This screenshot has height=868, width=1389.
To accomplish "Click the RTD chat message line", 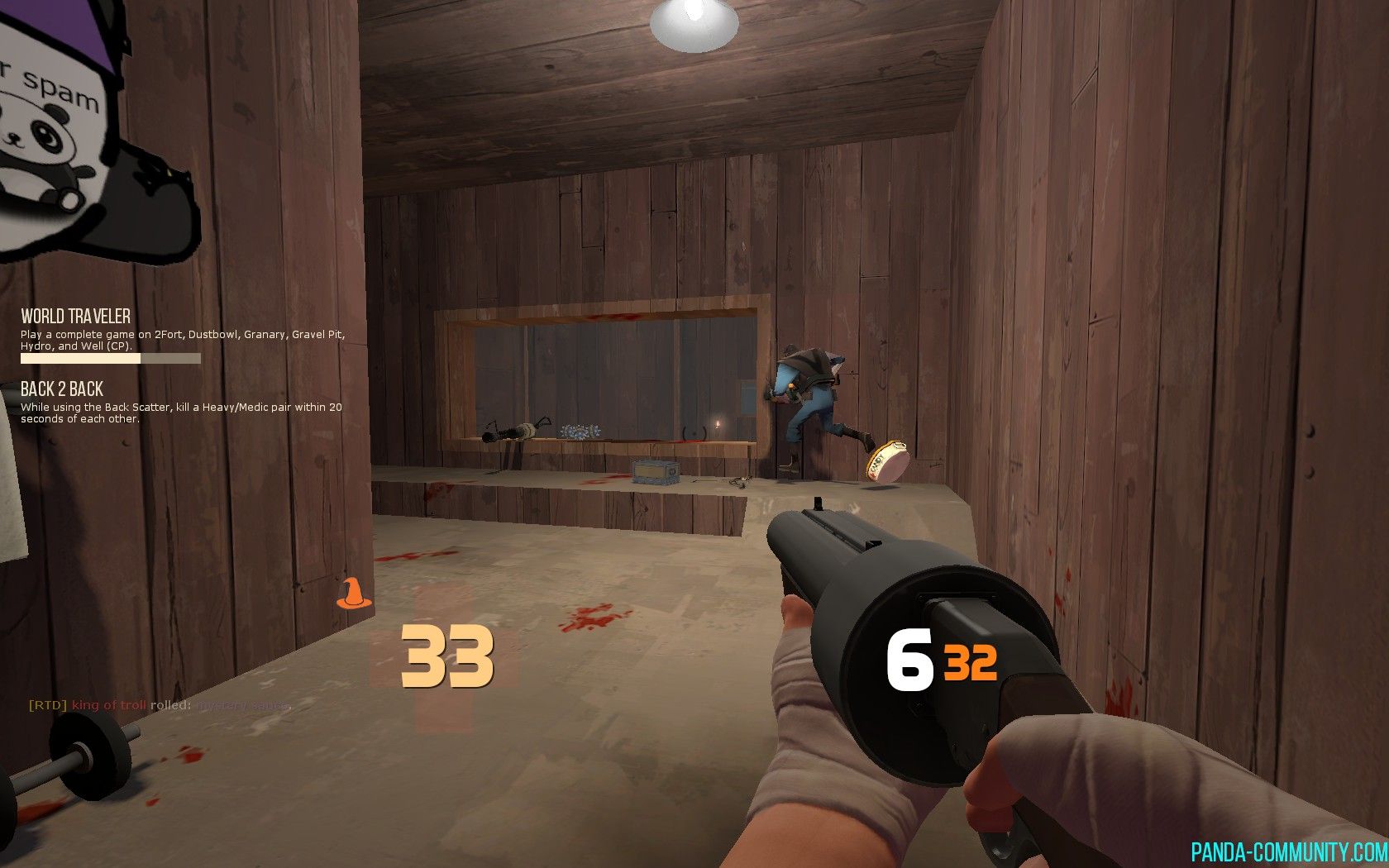I will pyautogui.click(x=160, y=705).
